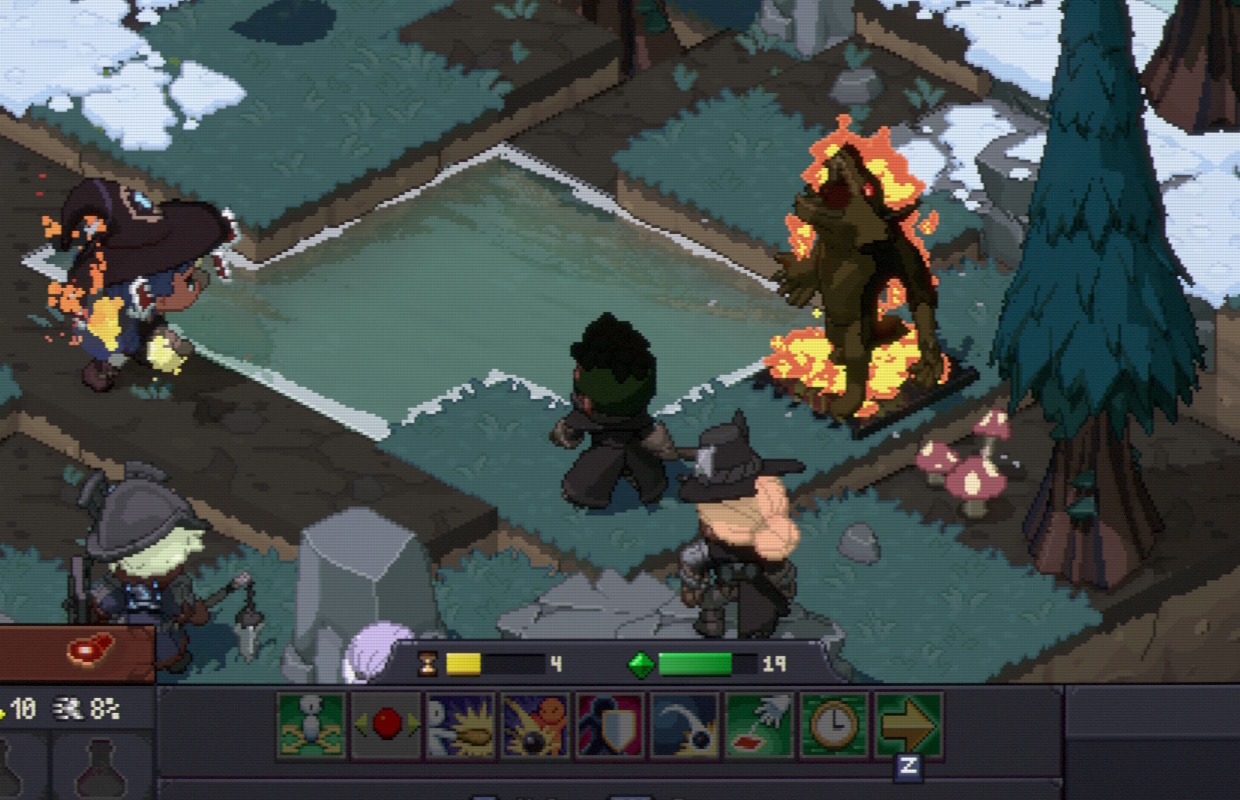
Task: Choose the red orb with arrows icon
Action: tap(386, 725)
